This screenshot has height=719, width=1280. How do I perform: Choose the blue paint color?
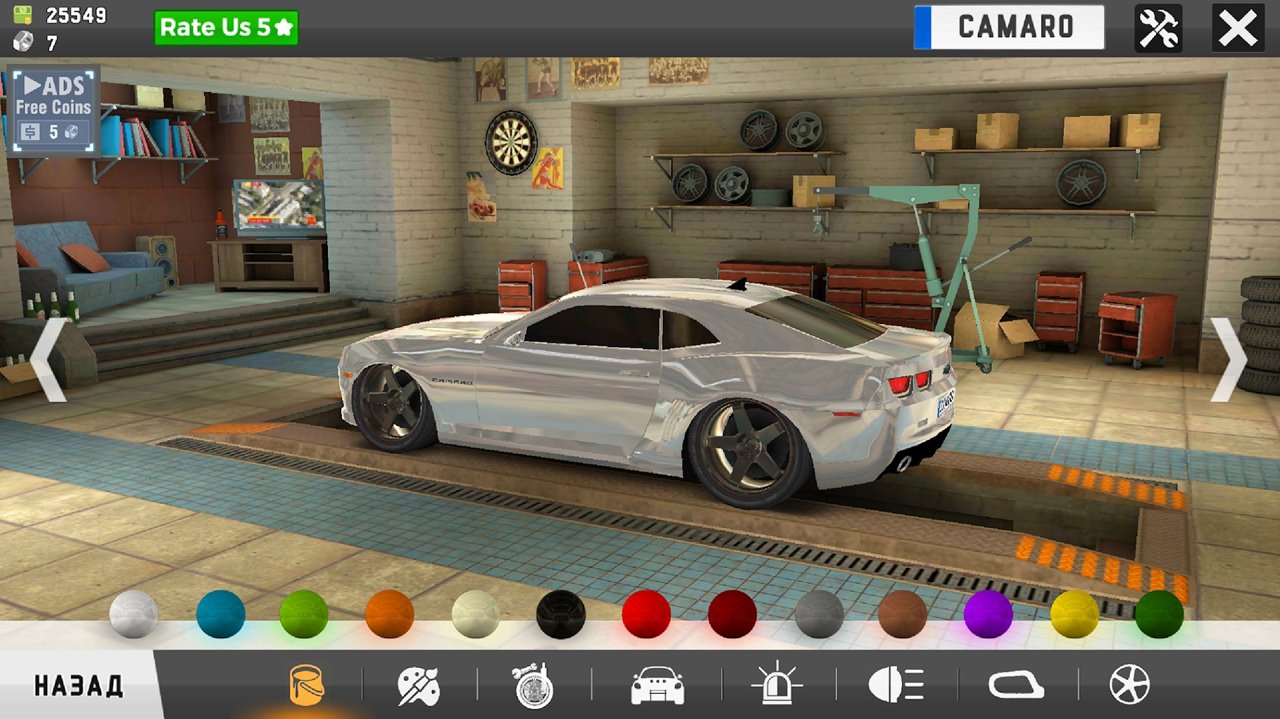coord(221,614)
